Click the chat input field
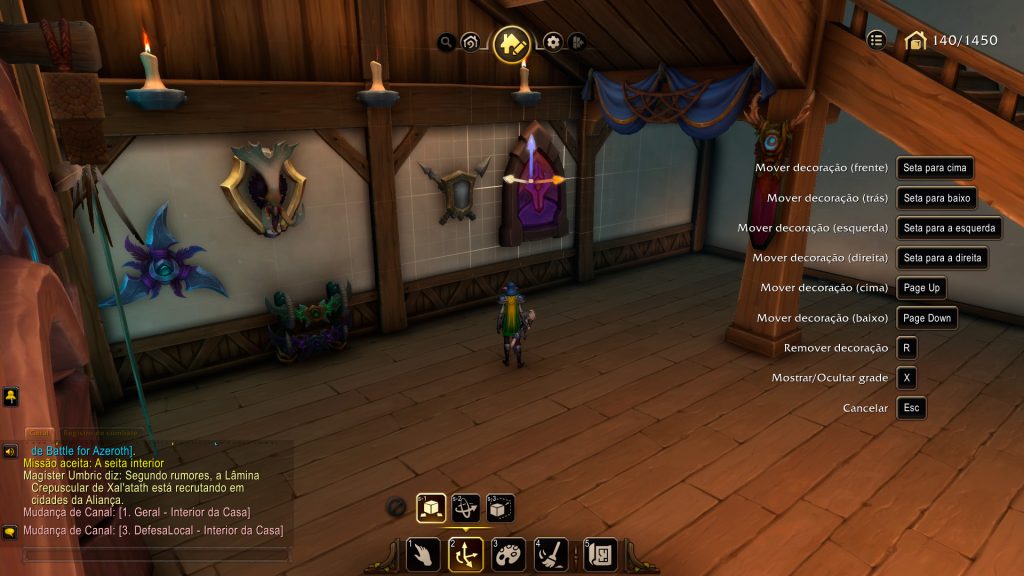The height and width of the screenshot is (576, 1024). pyautogui.click(x=155, y=553)
